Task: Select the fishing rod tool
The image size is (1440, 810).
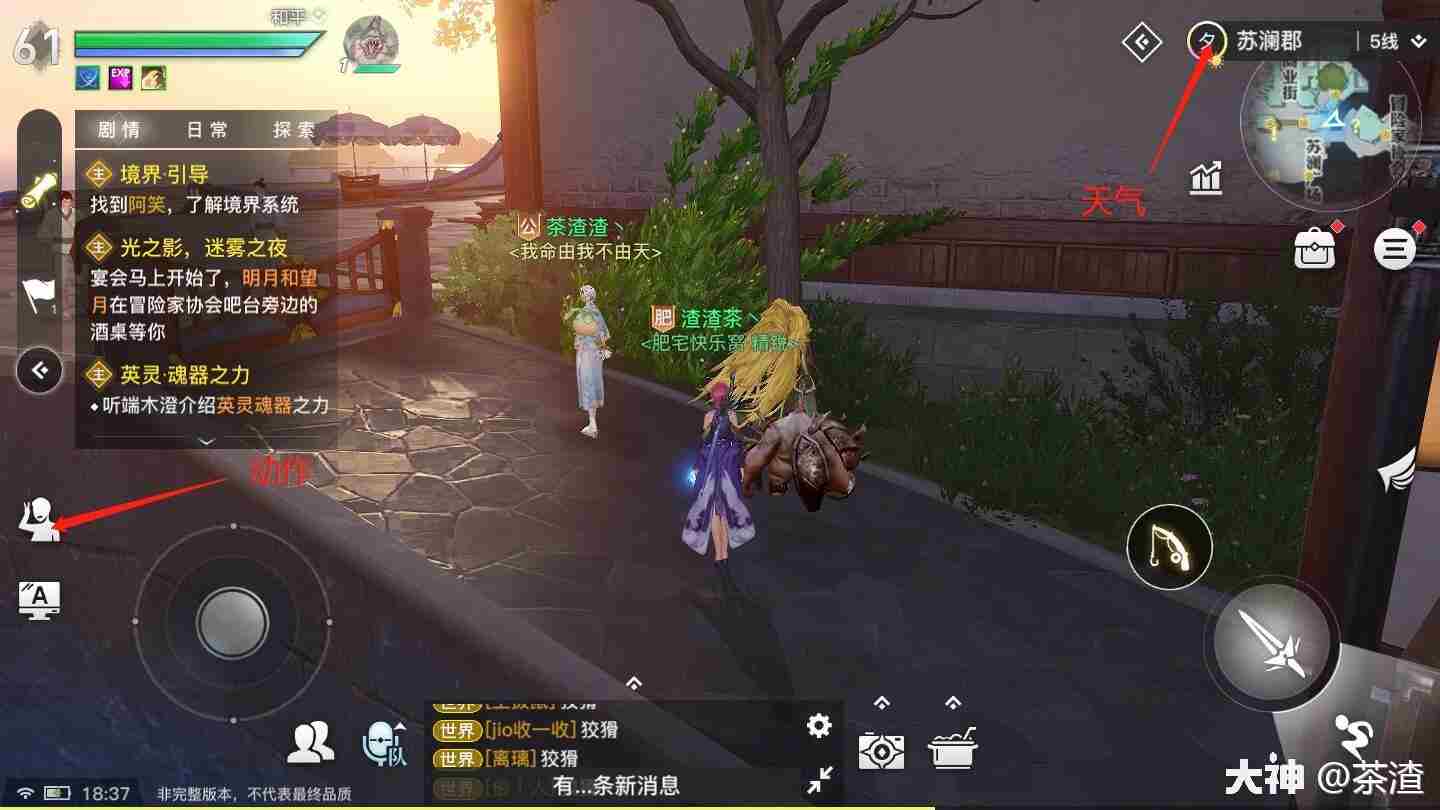Action: pos(1168,546)
